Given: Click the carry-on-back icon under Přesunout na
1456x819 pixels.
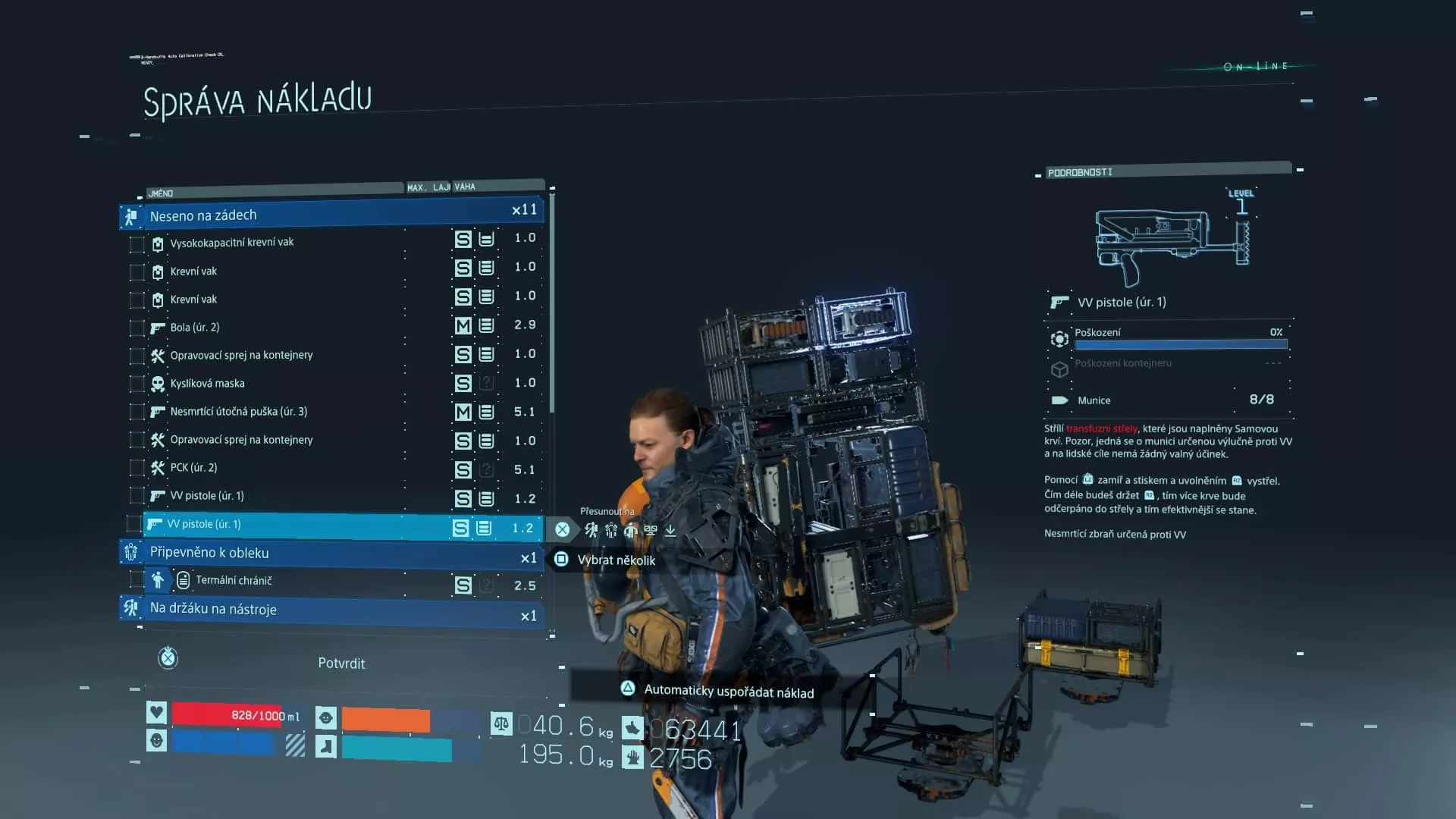Looking at the screenshot, I should click(x=591, y=530).
